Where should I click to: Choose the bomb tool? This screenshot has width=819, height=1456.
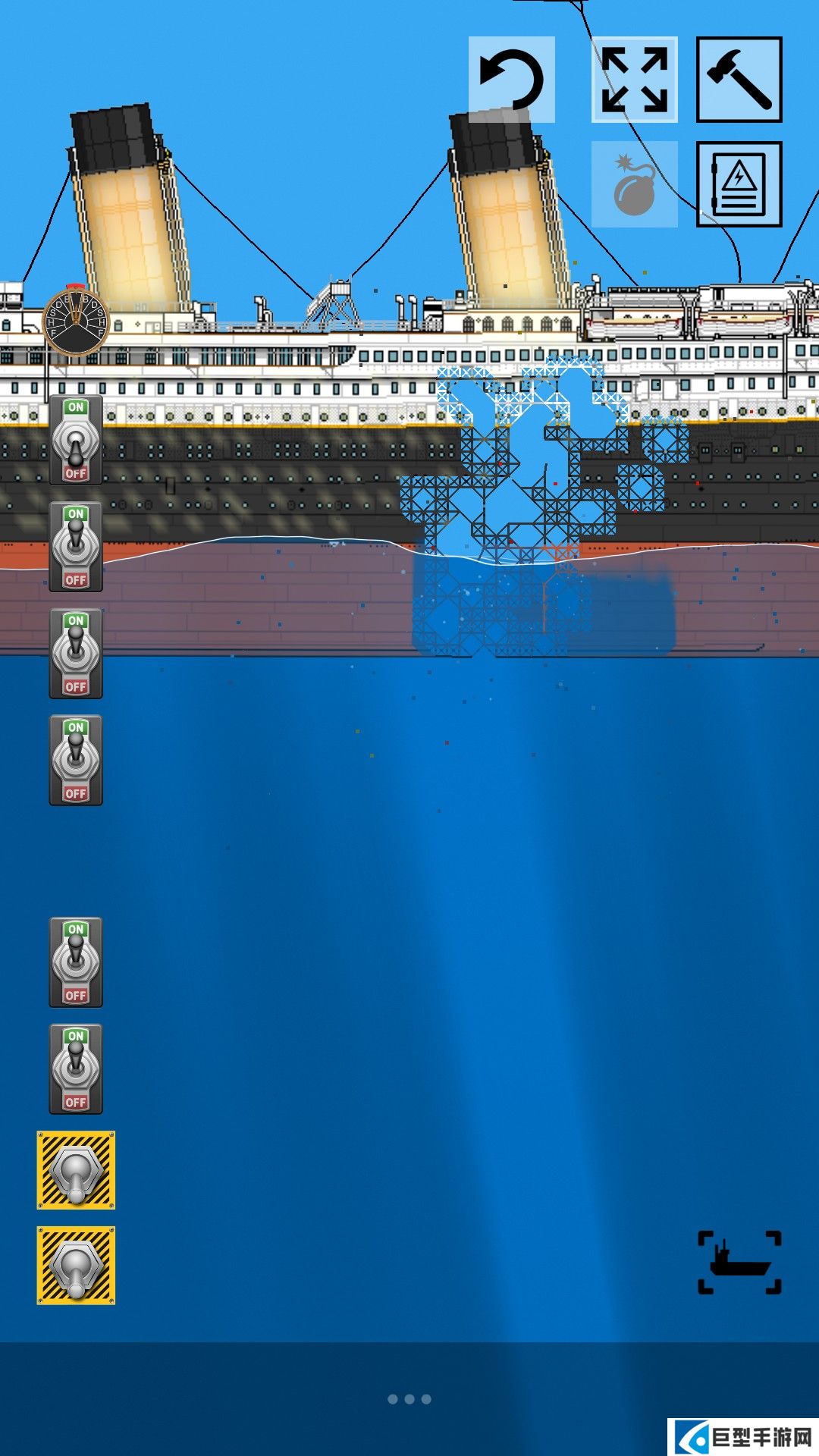[x=635, y=184]
